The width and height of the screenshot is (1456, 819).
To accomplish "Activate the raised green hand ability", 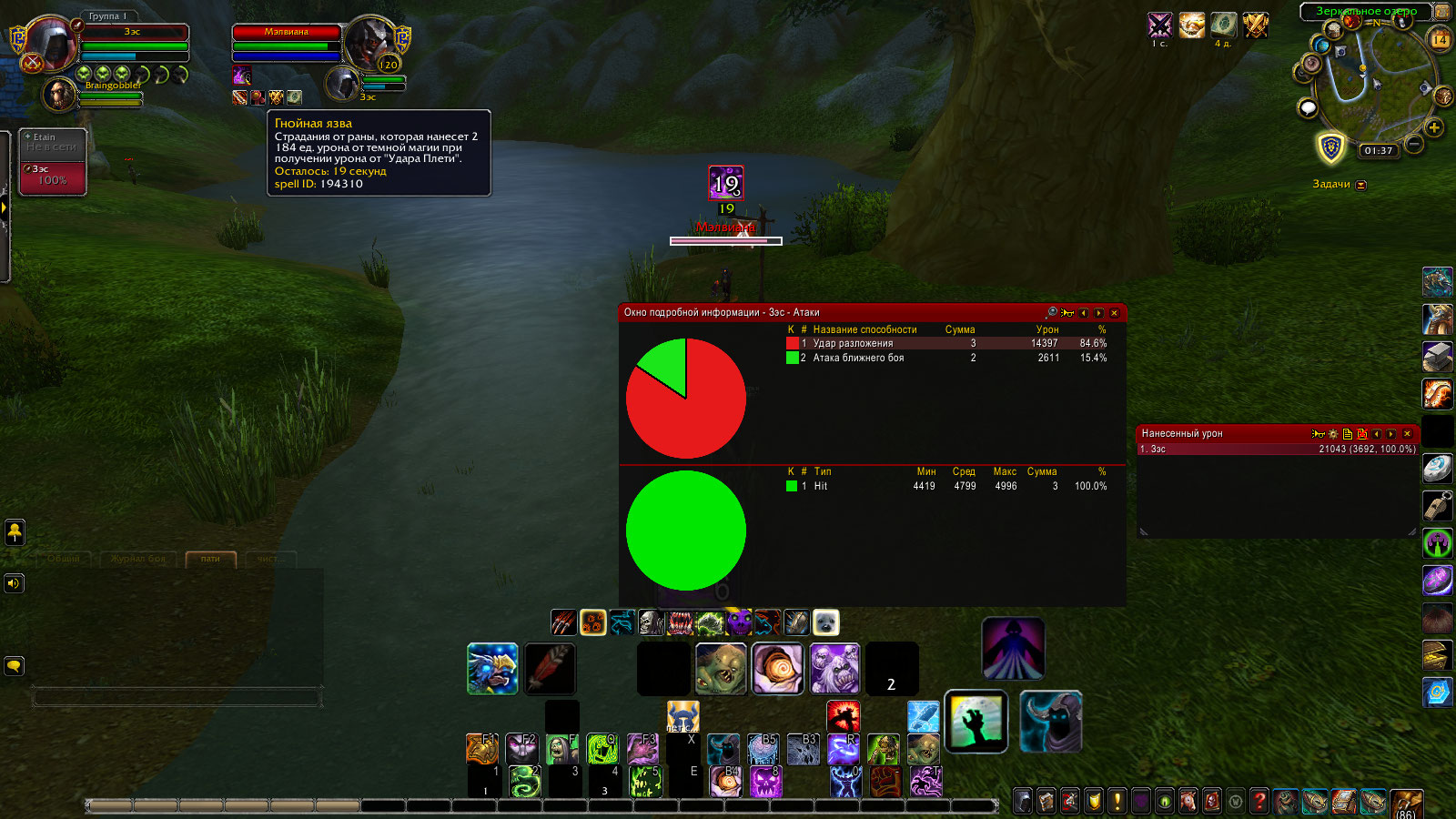I will click(x=976, y=722).
